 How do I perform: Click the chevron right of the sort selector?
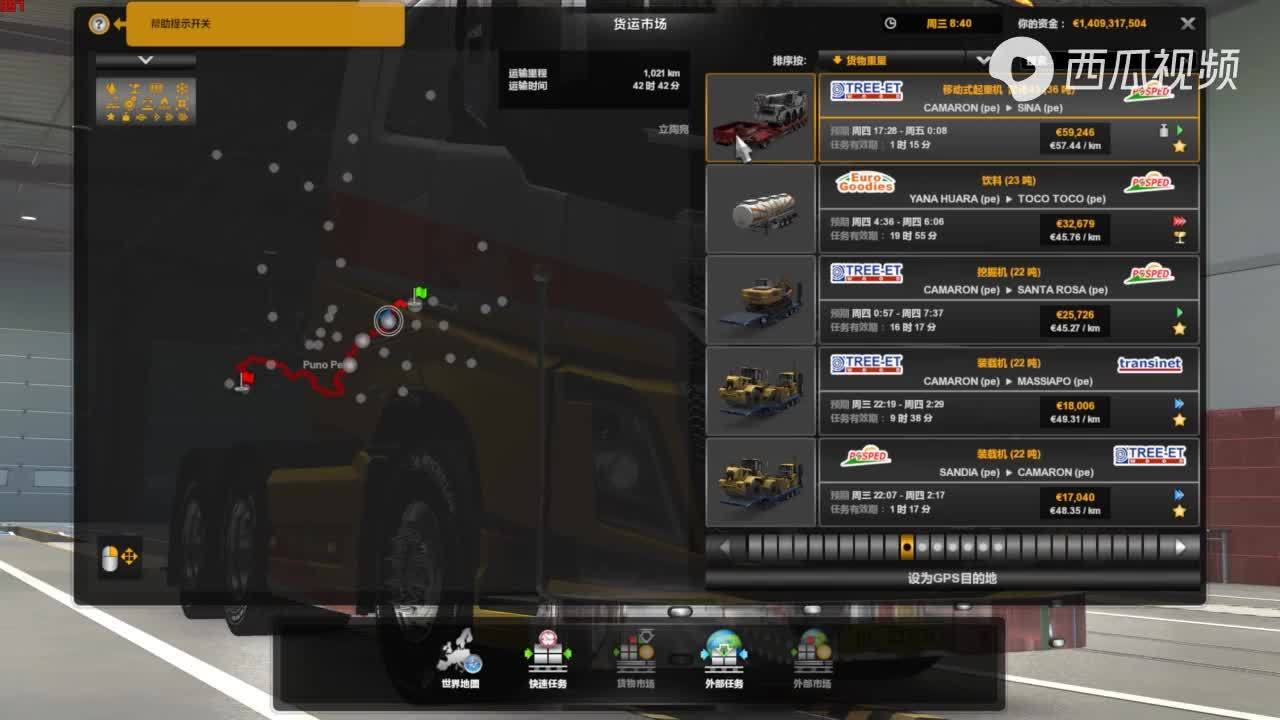tap(983, 61)
